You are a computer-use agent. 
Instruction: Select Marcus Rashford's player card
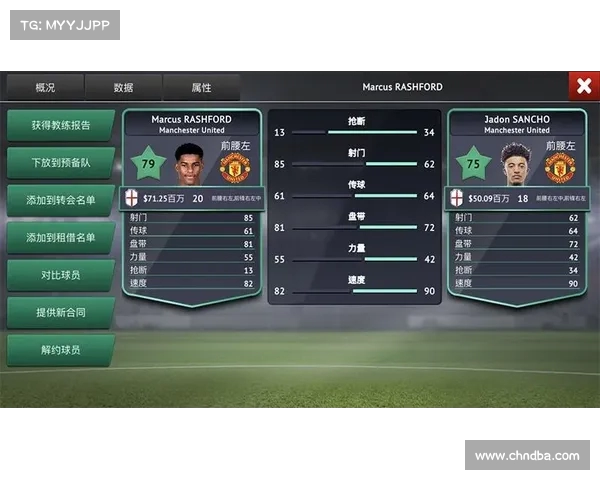[x=191, y=200]
